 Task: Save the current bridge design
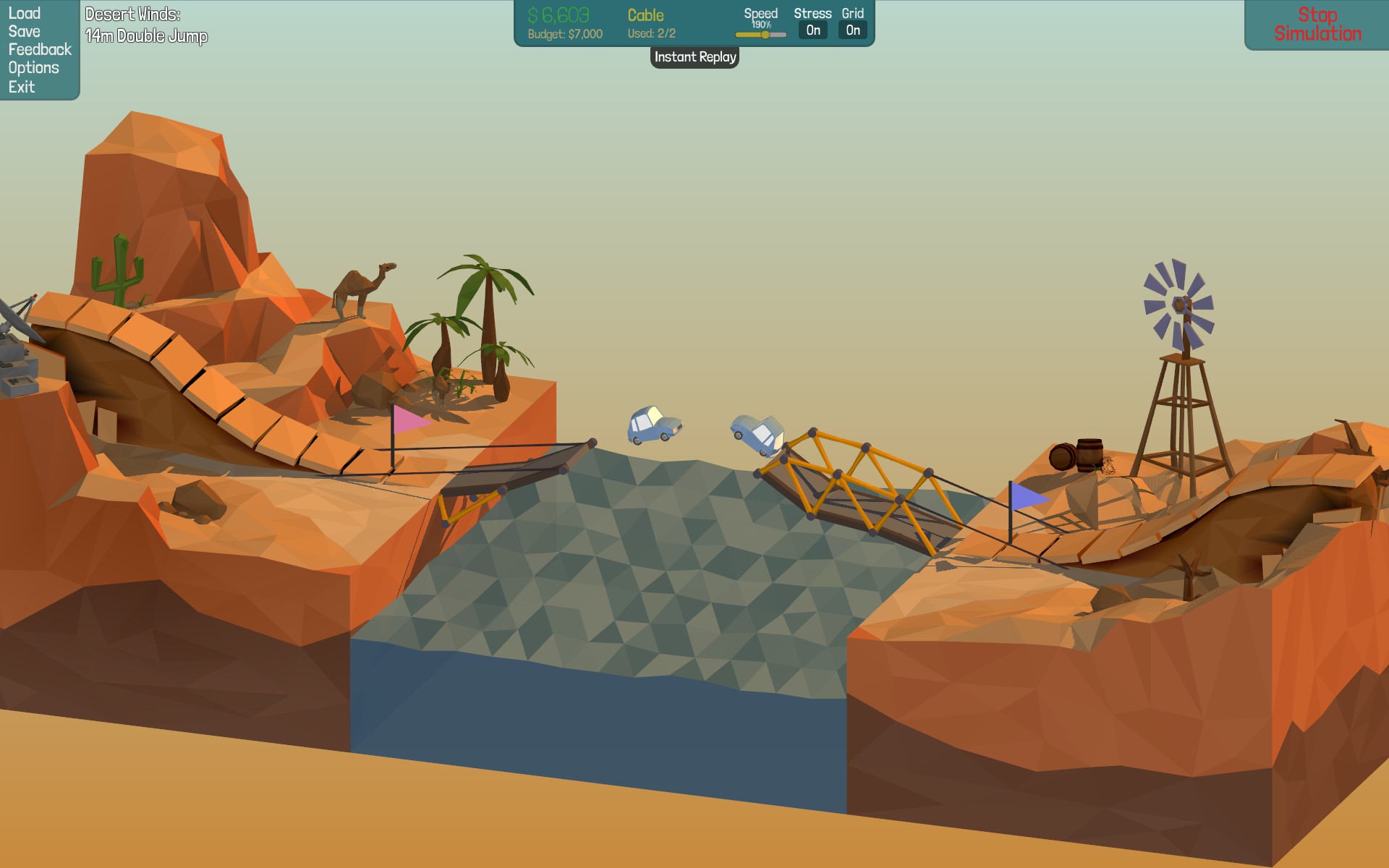pos(24,31)
